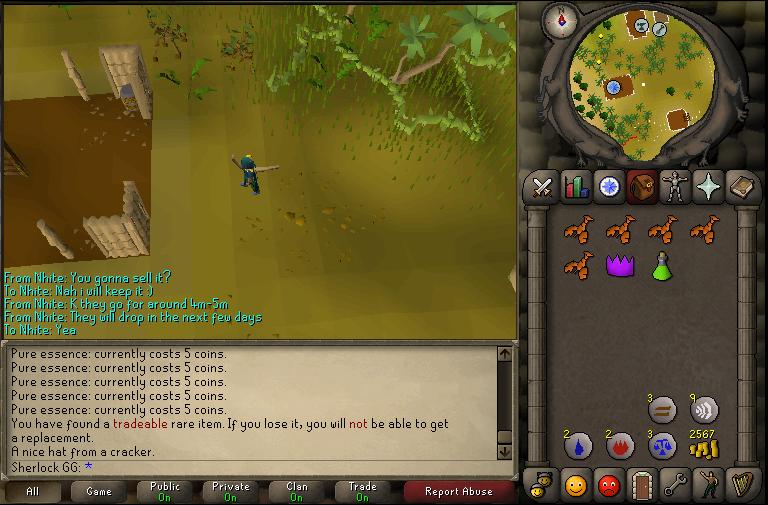Open the Combat Options tab

coord(543,187)
